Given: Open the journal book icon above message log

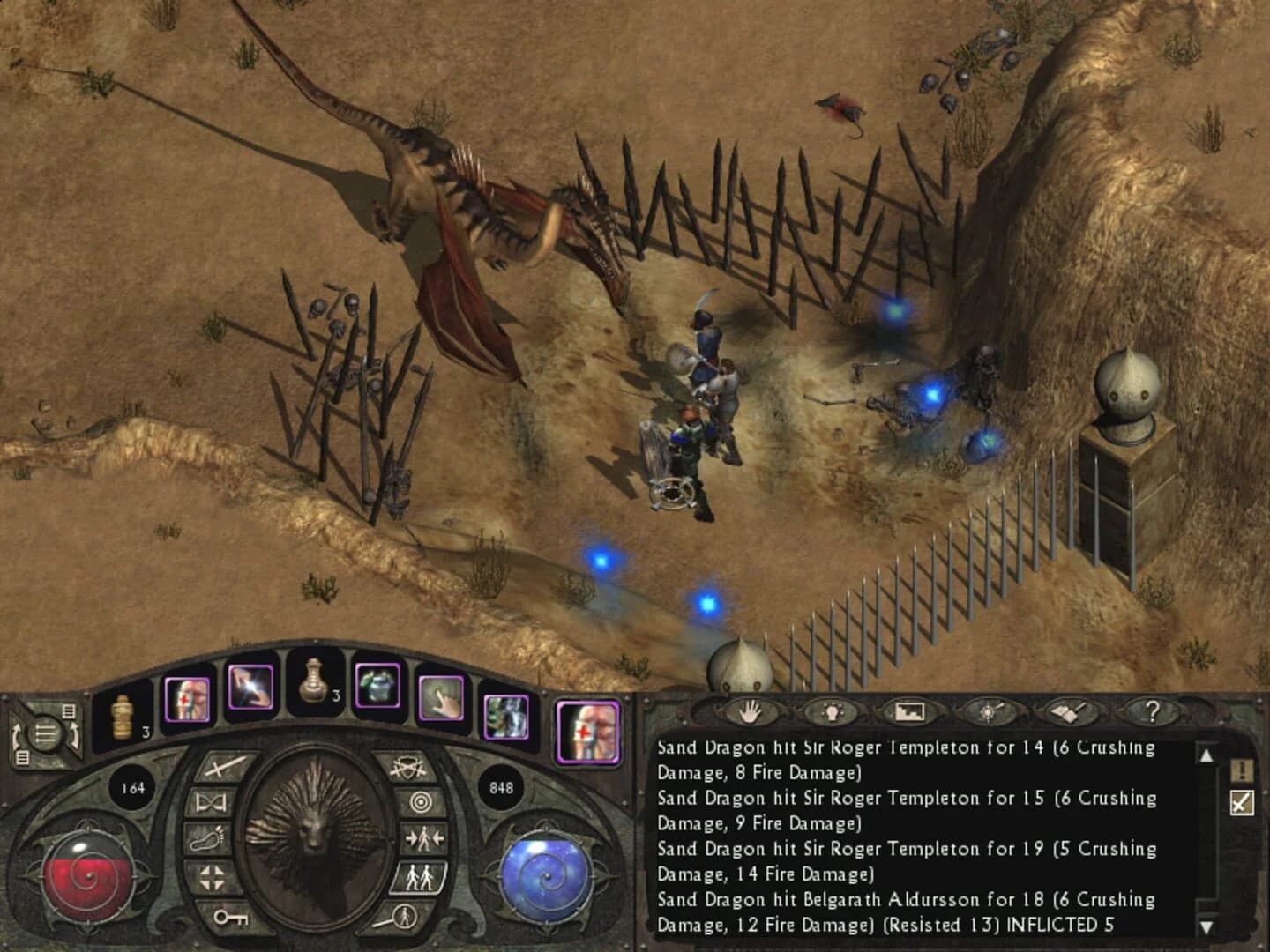Looking at the screenshot, I should click(x=1066, y=713).
